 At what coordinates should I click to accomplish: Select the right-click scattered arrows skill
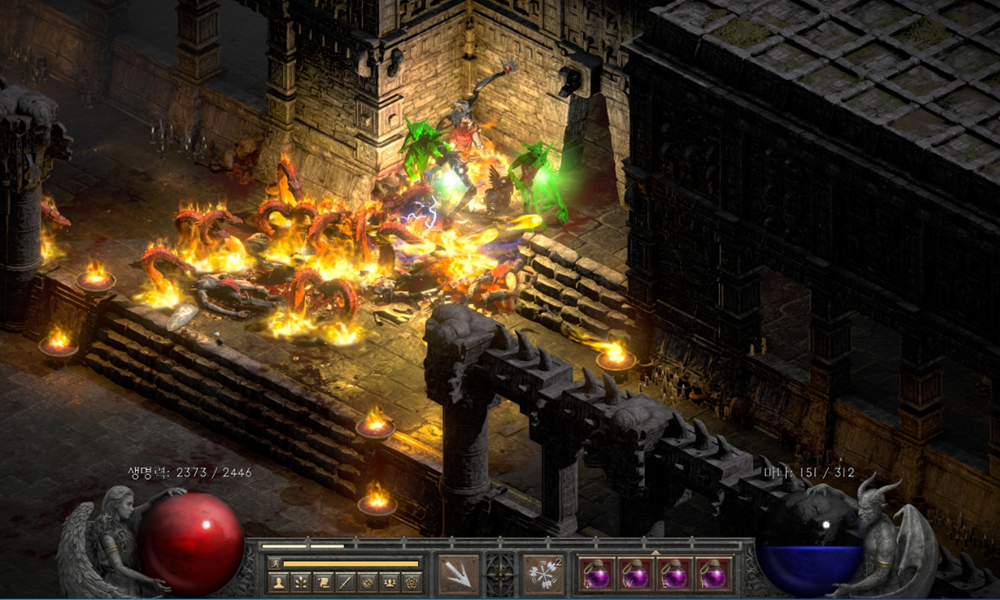[x=544, y=574]
